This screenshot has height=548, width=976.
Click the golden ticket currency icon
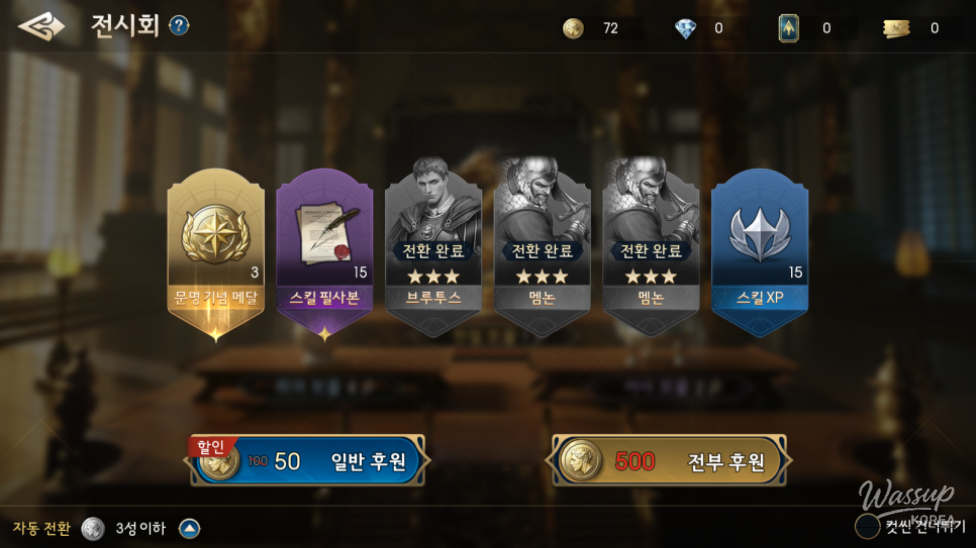tap(897, 29)
